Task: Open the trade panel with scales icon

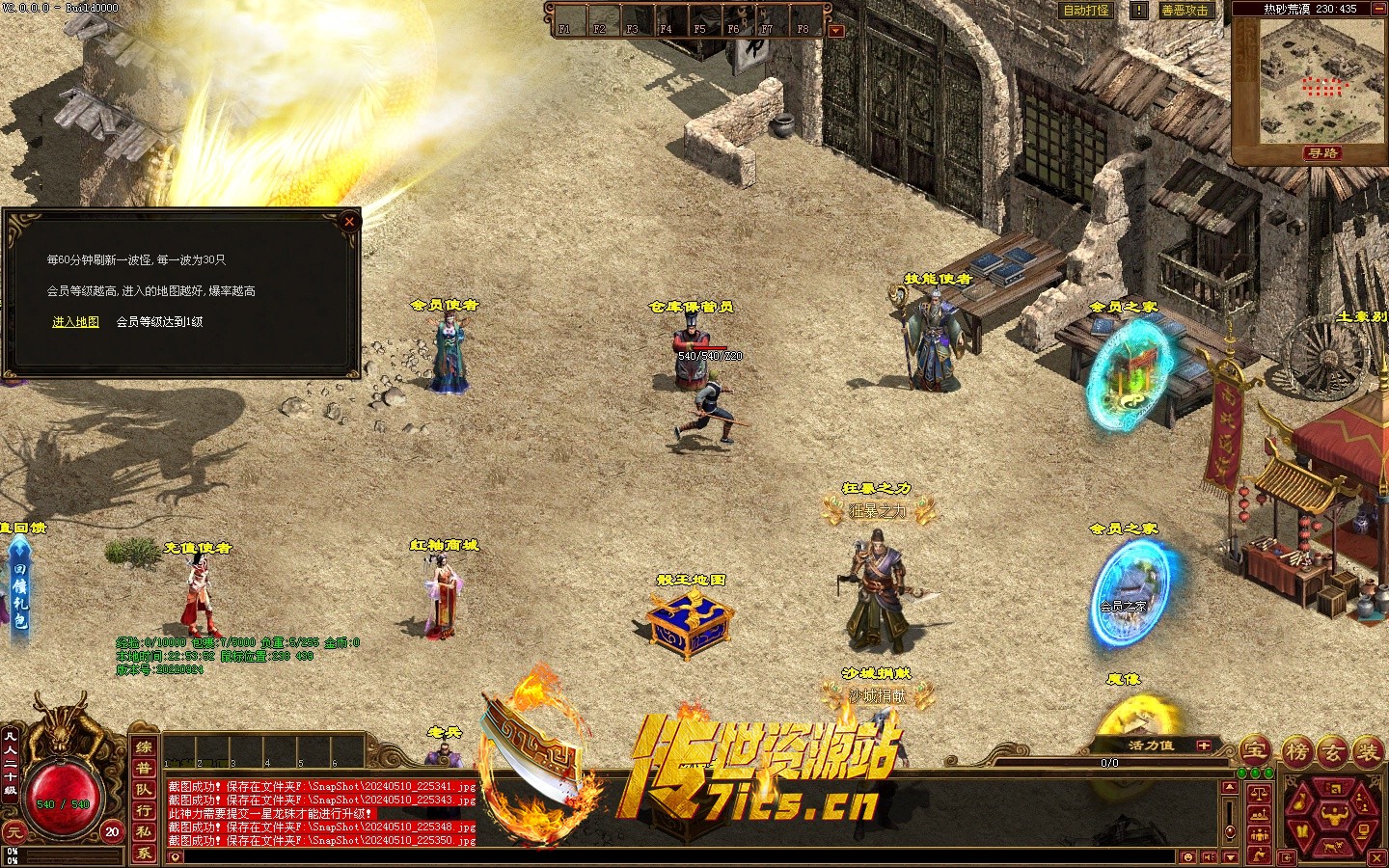Action: click(1260, 793)
